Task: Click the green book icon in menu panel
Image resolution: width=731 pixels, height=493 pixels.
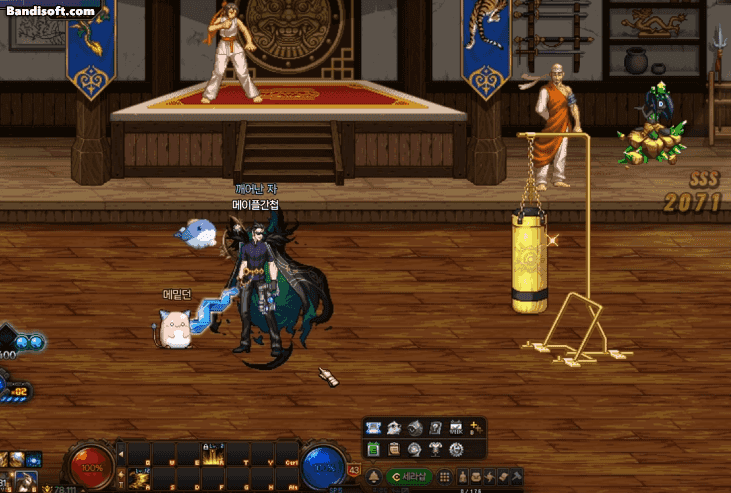Action: 373,449
